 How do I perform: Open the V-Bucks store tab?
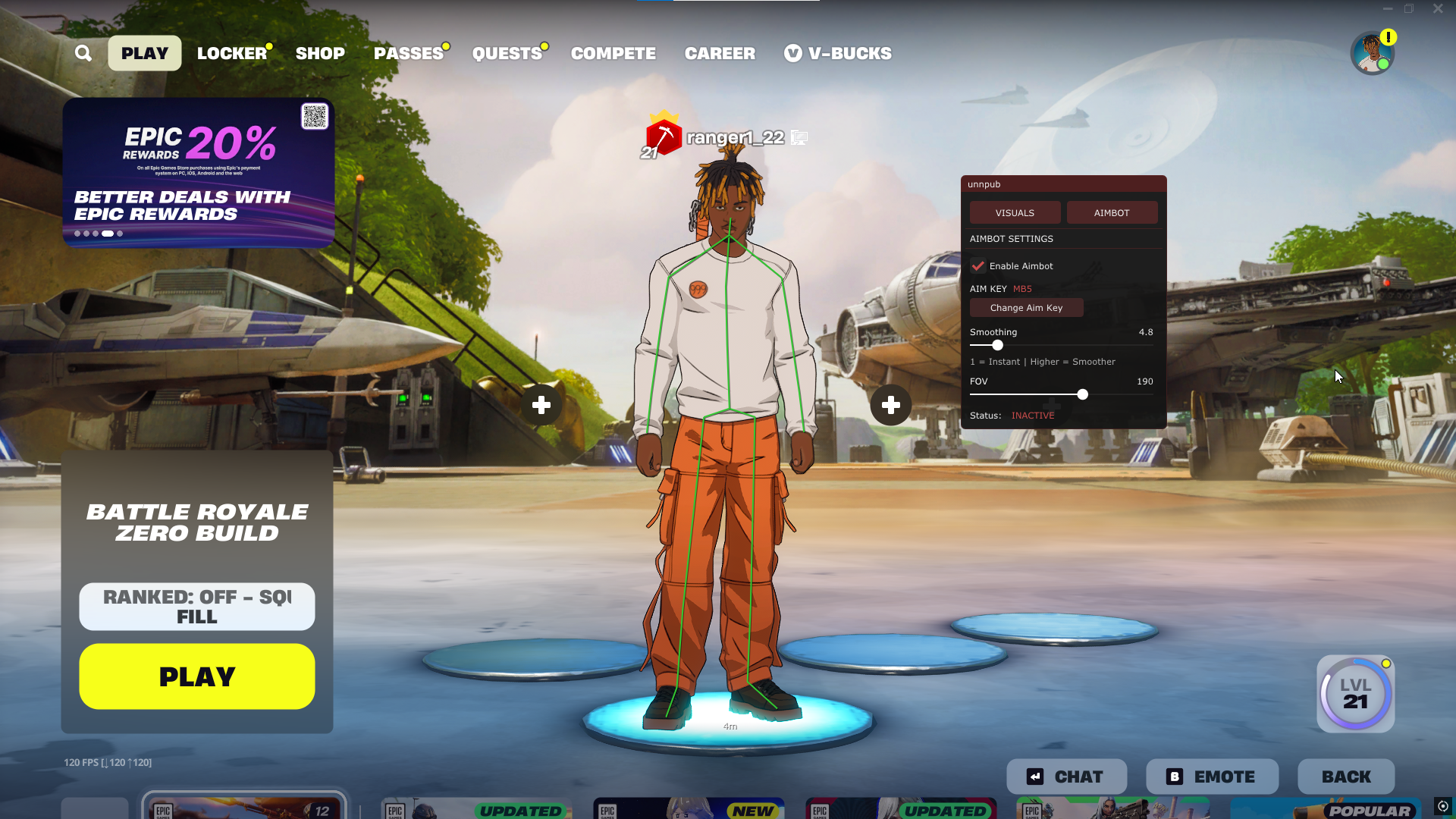[838, 53]
